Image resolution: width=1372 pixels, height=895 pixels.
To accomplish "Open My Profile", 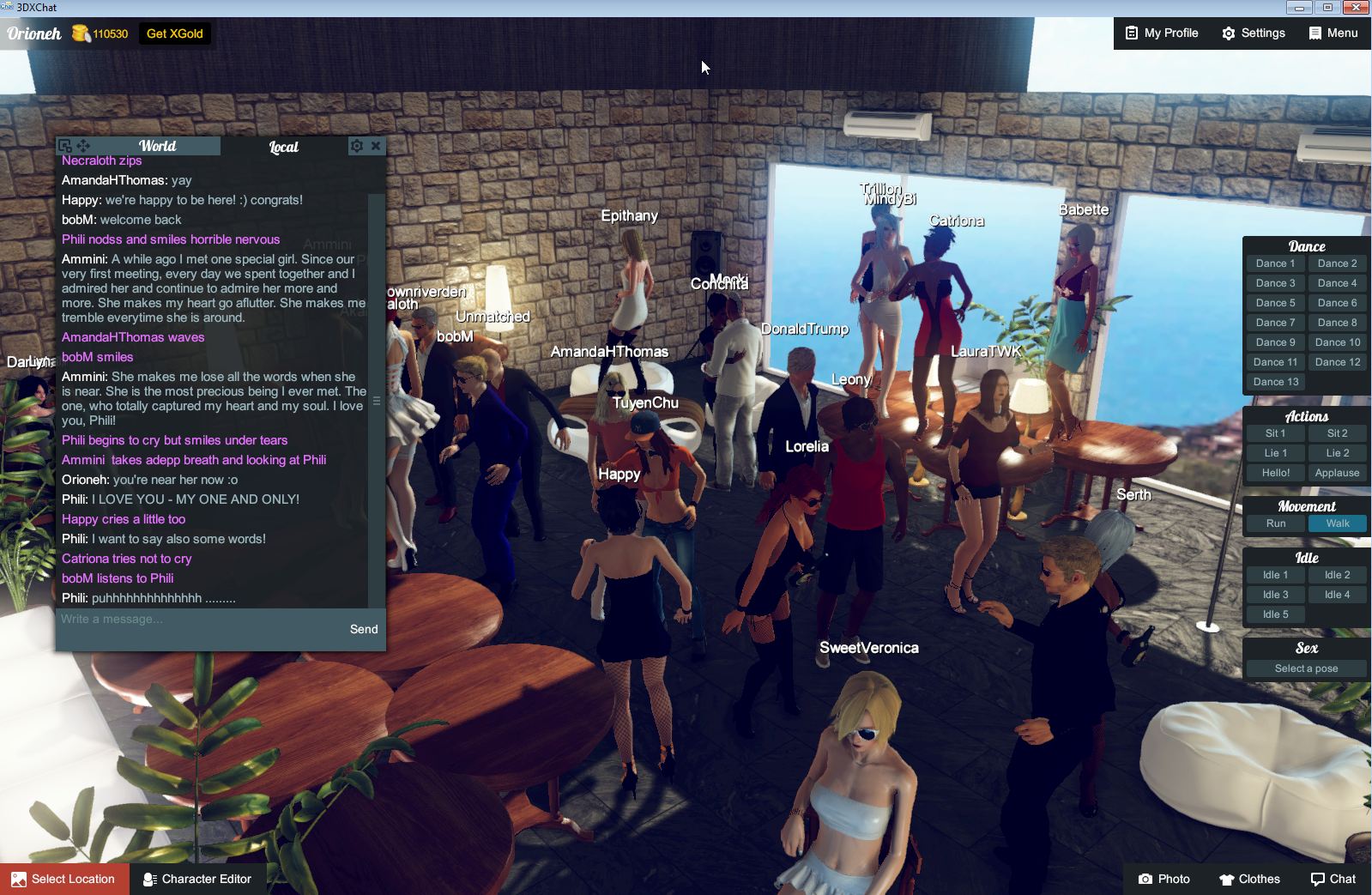I will 1161,33.
